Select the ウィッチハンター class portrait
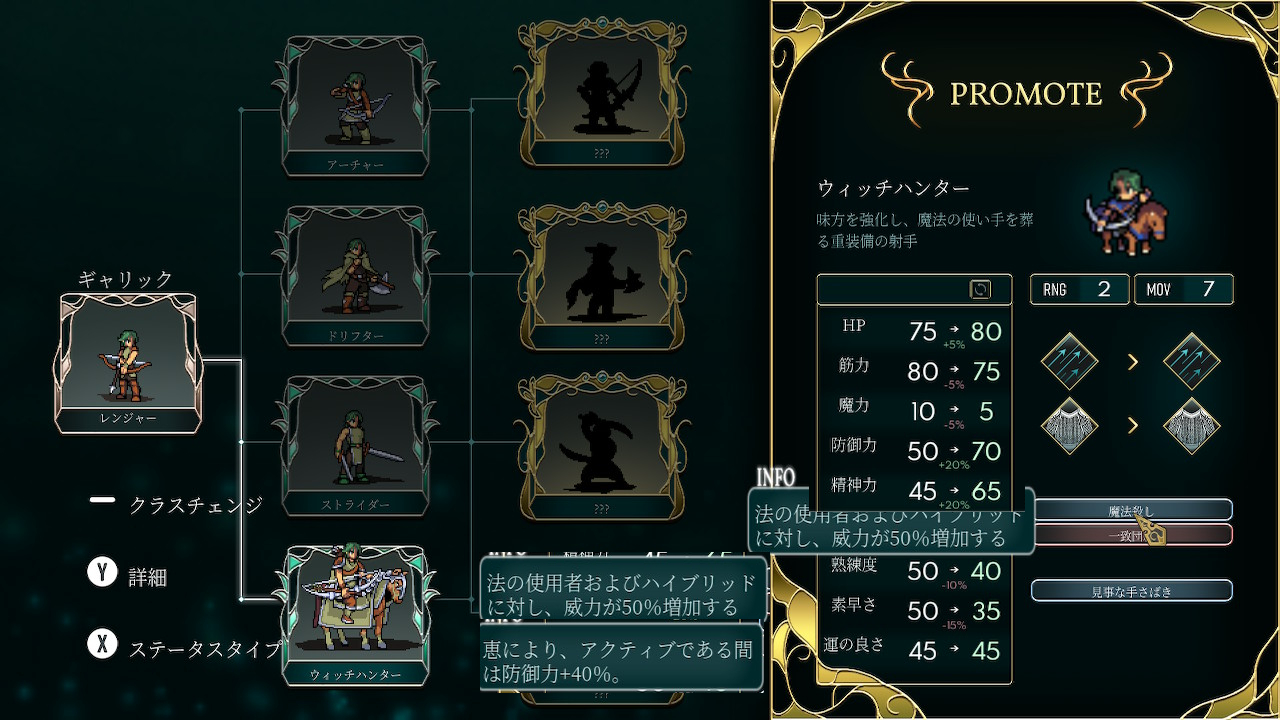The image size is (1280, 720). 355,610
